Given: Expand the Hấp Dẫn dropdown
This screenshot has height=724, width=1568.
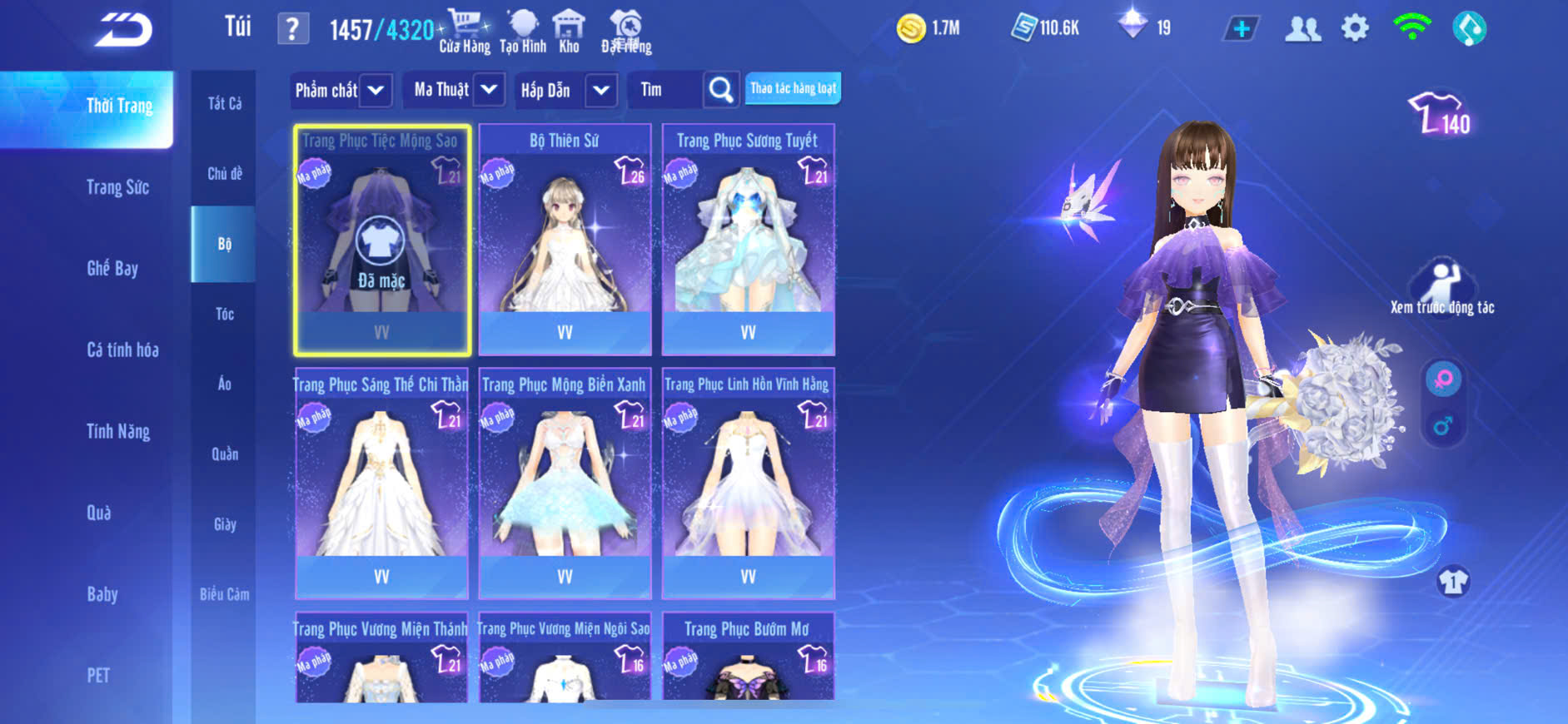Looking at the screenshot, I should (x=601, y=90).
